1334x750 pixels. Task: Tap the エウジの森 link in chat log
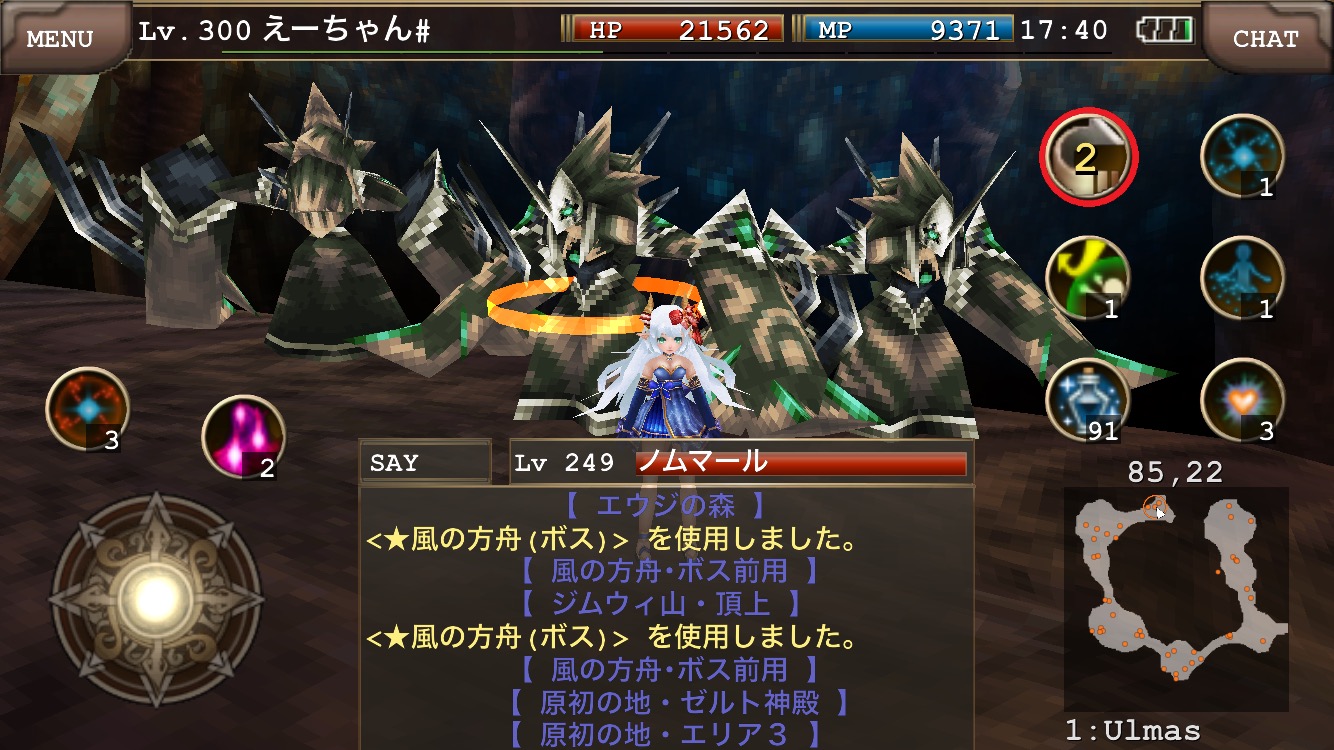click(665, 504)
